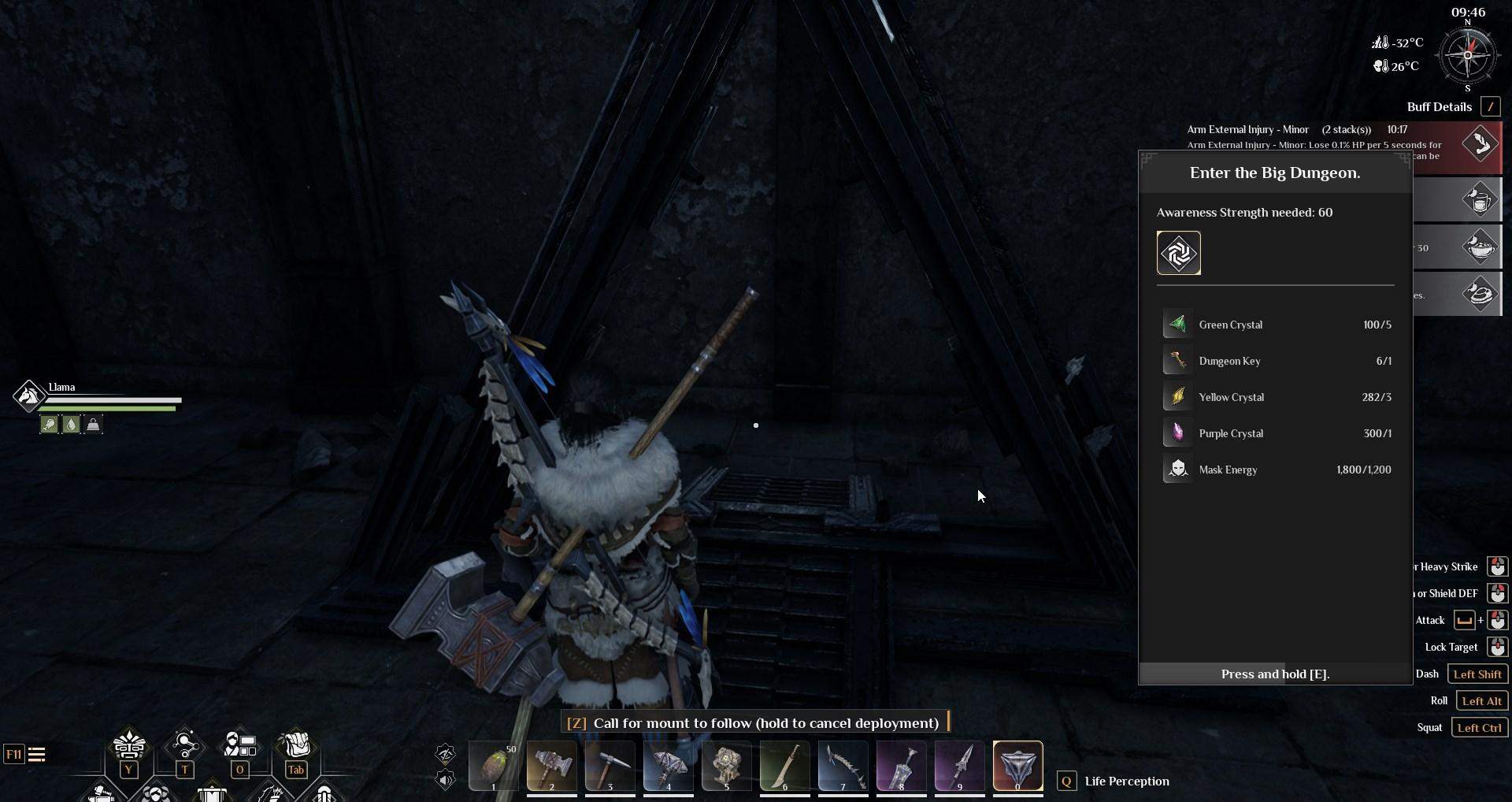Viewport: 1512px width, 802px height.
Task: Select the Llama mount portrait icon
Action: [x=28, y=395]
